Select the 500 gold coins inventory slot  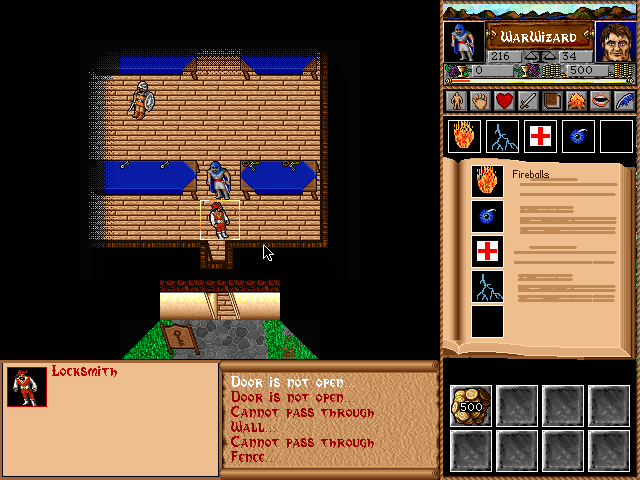coord(469,404)
